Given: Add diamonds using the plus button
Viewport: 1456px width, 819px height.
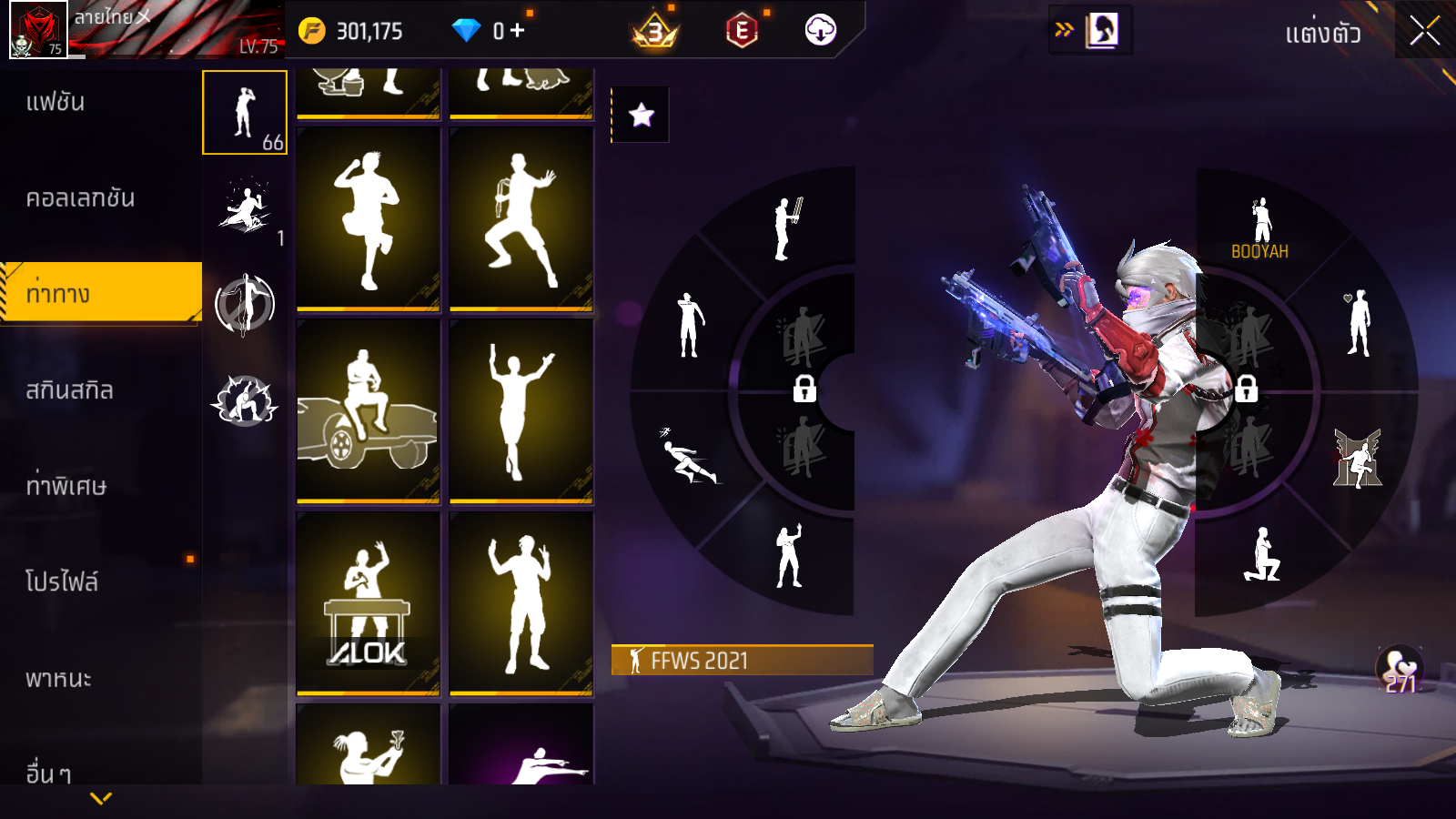Looking at the screenshot, I should click(x=518, y=31).
